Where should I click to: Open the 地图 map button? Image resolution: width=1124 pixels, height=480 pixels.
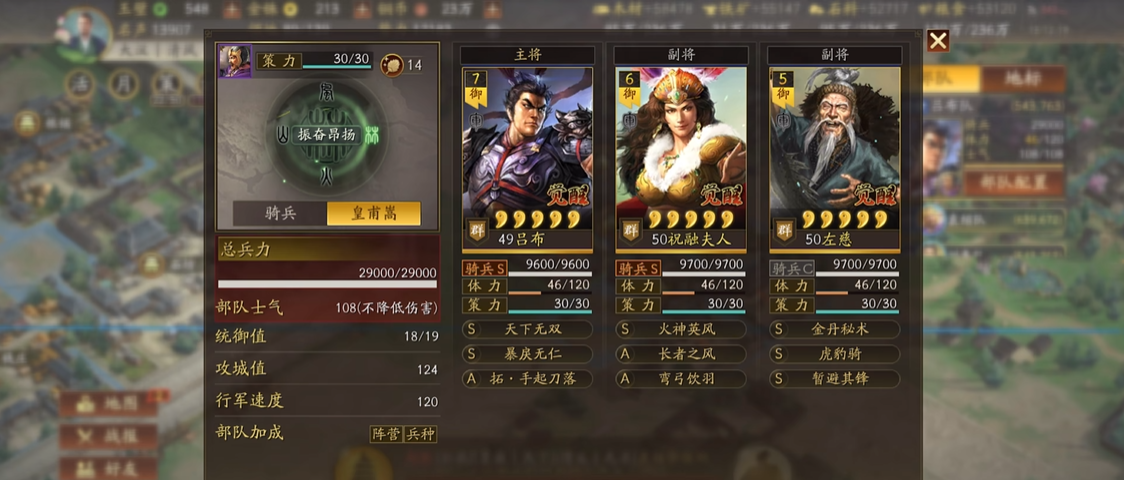110,404
